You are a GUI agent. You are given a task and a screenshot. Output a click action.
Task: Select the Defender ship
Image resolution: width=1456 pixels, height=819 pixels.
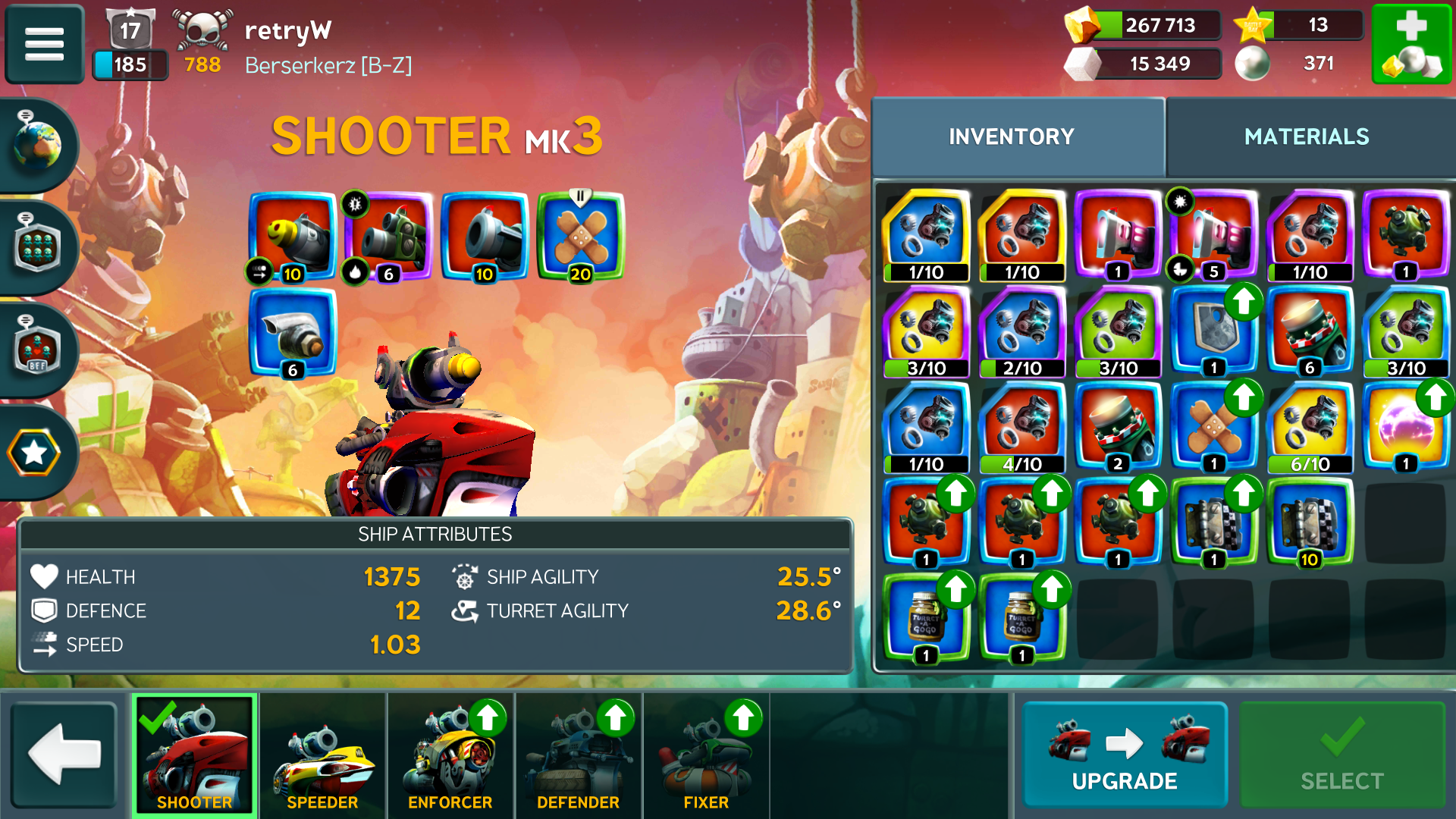(x=578, y=755)
